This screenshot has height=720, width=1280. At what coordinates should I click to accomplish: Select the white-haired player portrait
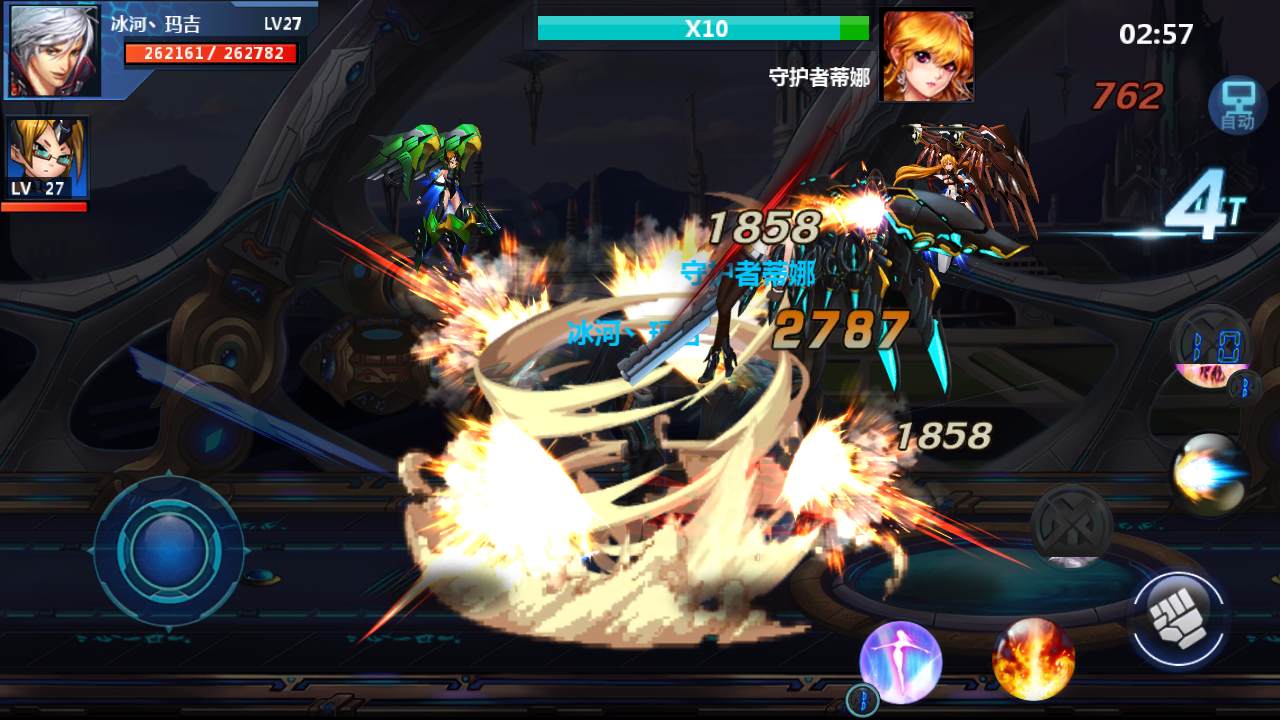[55, 51]
